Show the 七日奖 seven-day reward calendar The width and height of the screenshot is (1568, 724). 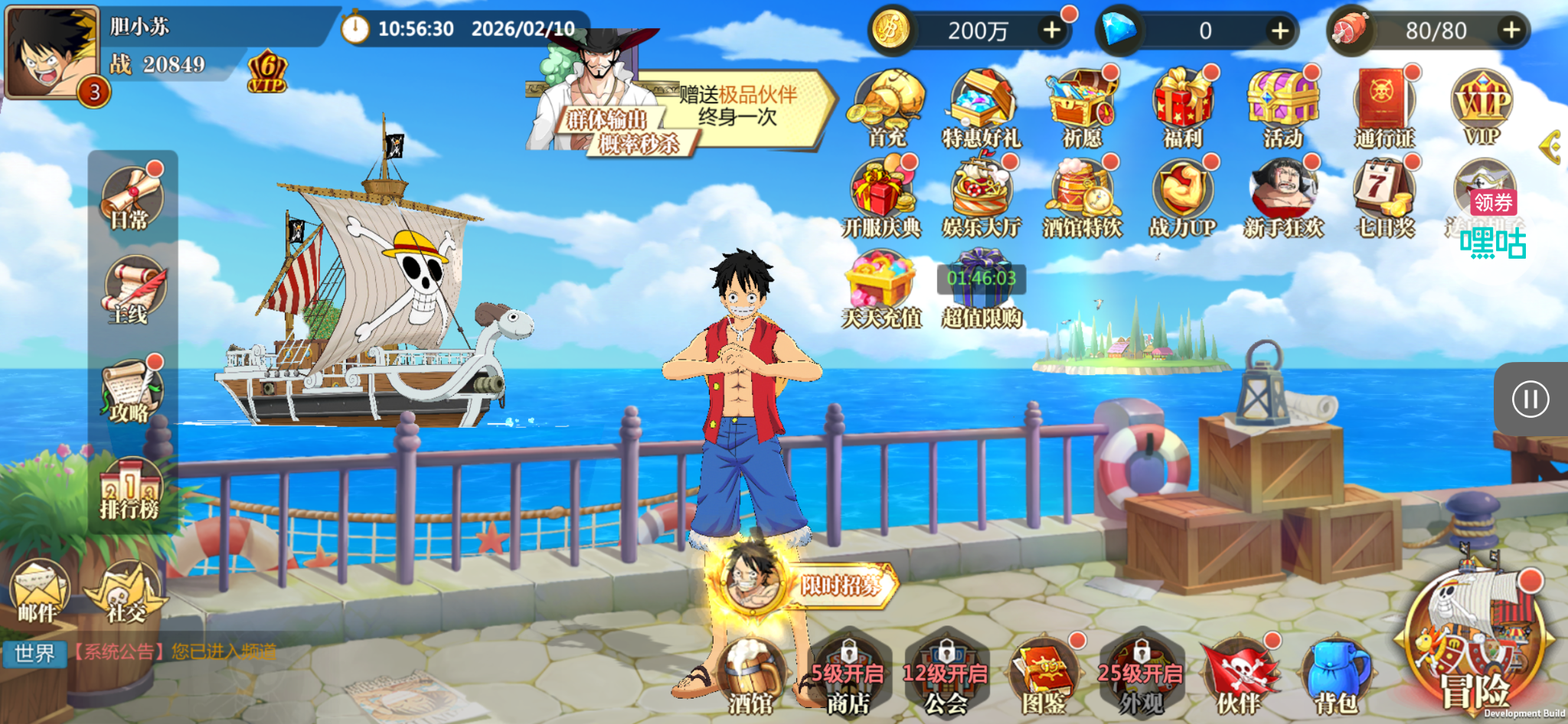tap(1383, 197)
